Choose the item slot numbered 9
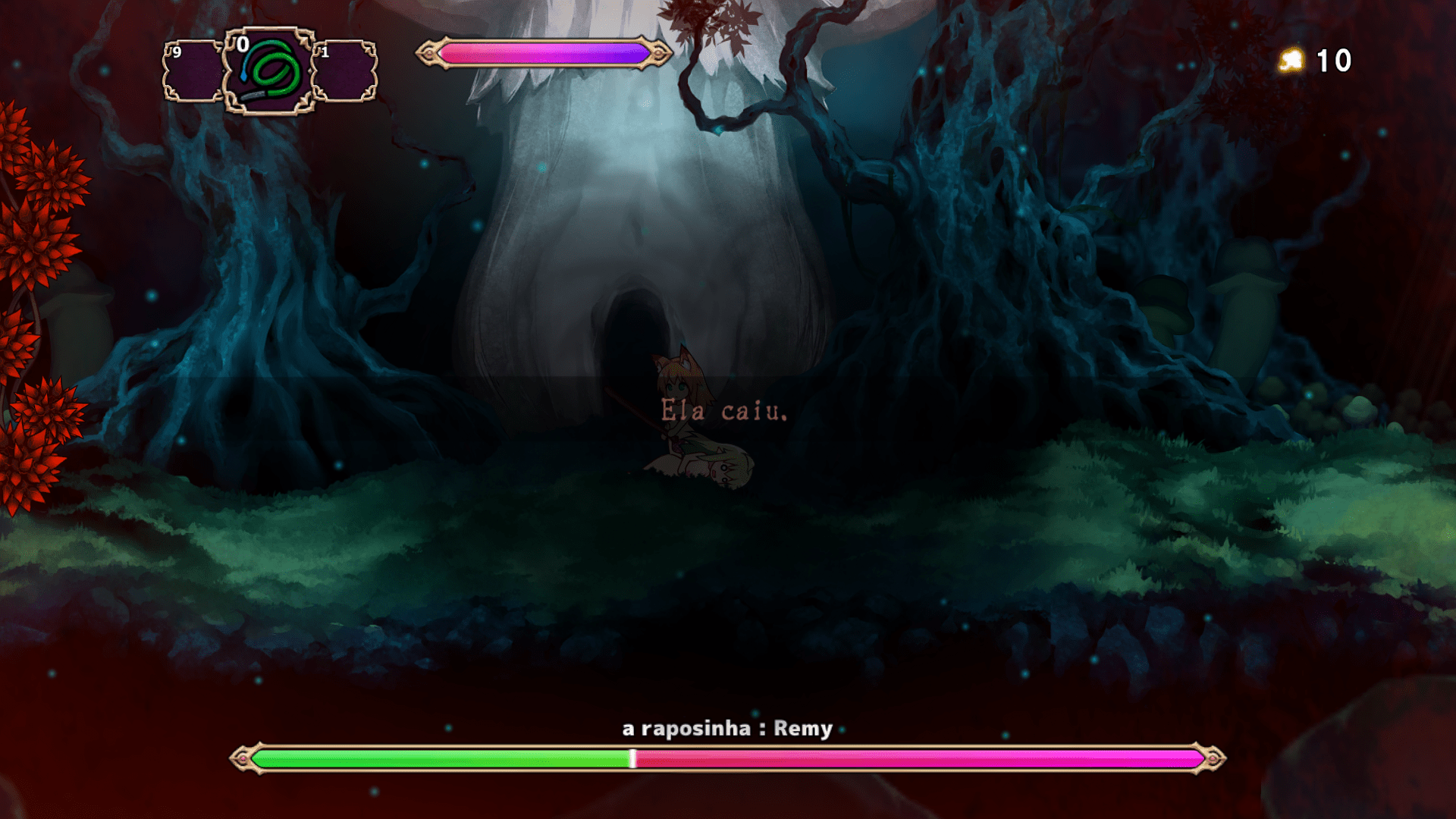The width and height of the screenshot is (1456, 819). tap(193, 71)
